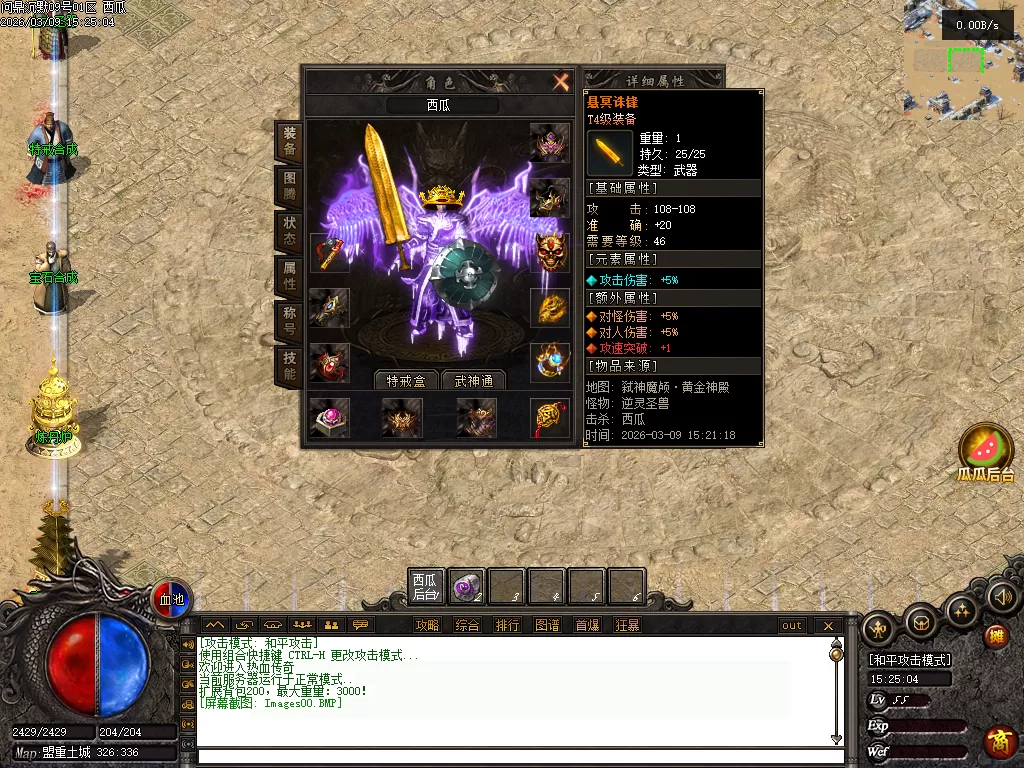Select the 状态 status tab
1024x768 pixels.
[289, 231]
